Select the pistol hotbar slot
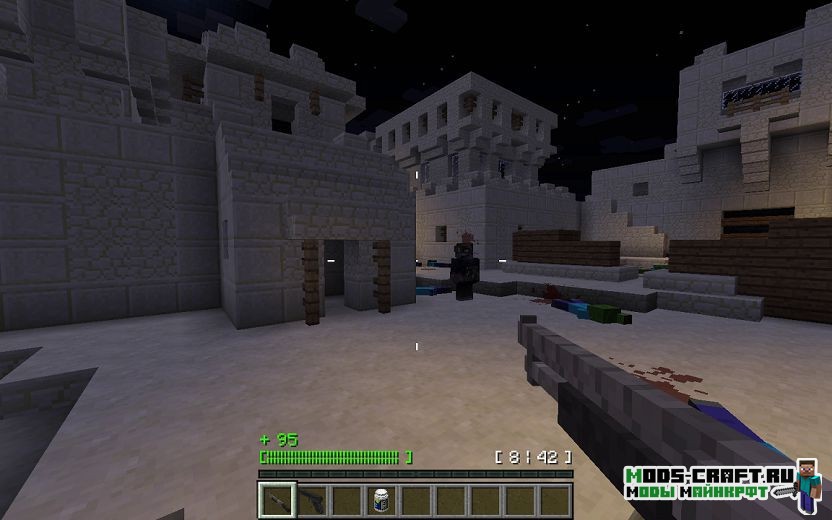This screenshot has width=832, height=520. (x=311, y=498)
